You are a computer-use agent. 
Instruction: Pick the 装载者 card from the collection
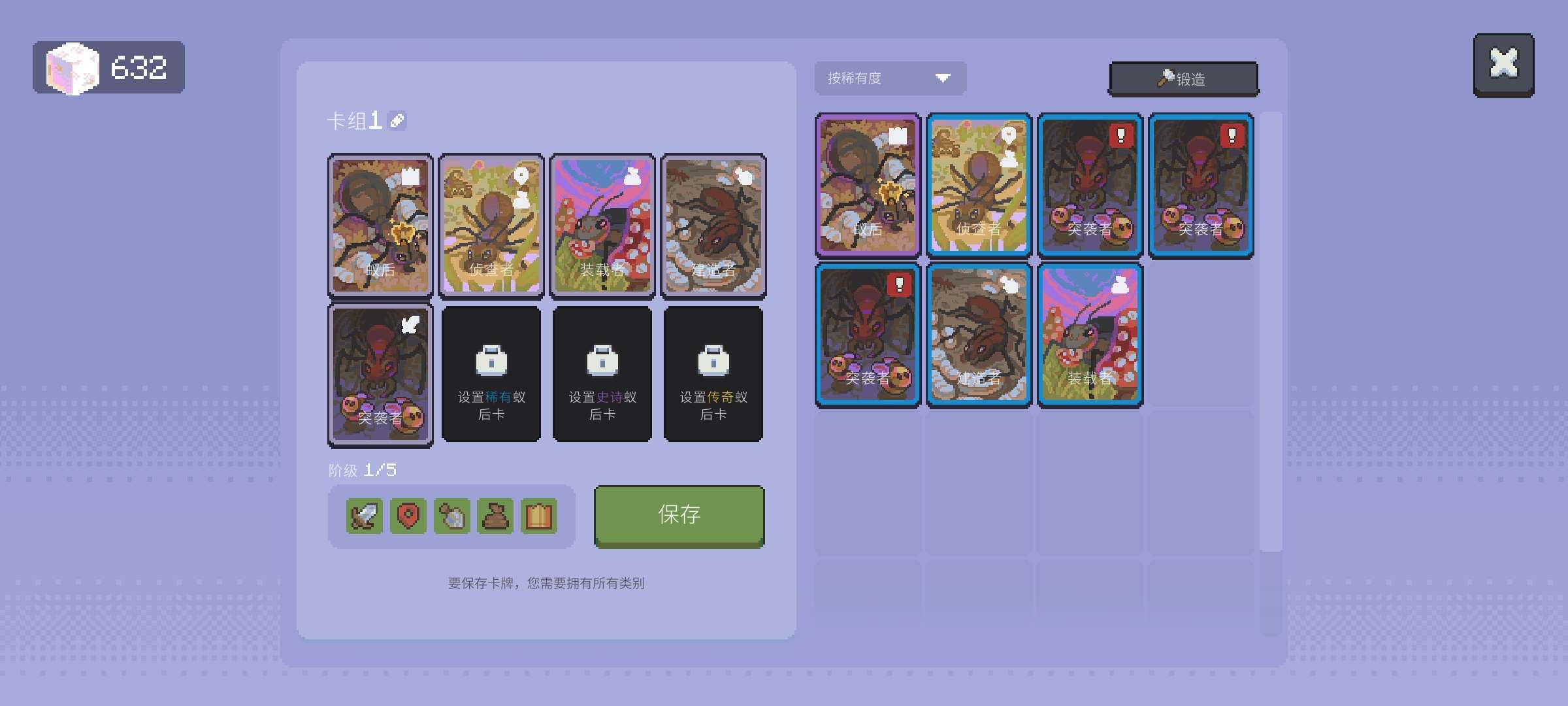click(x=1090, y=333)
